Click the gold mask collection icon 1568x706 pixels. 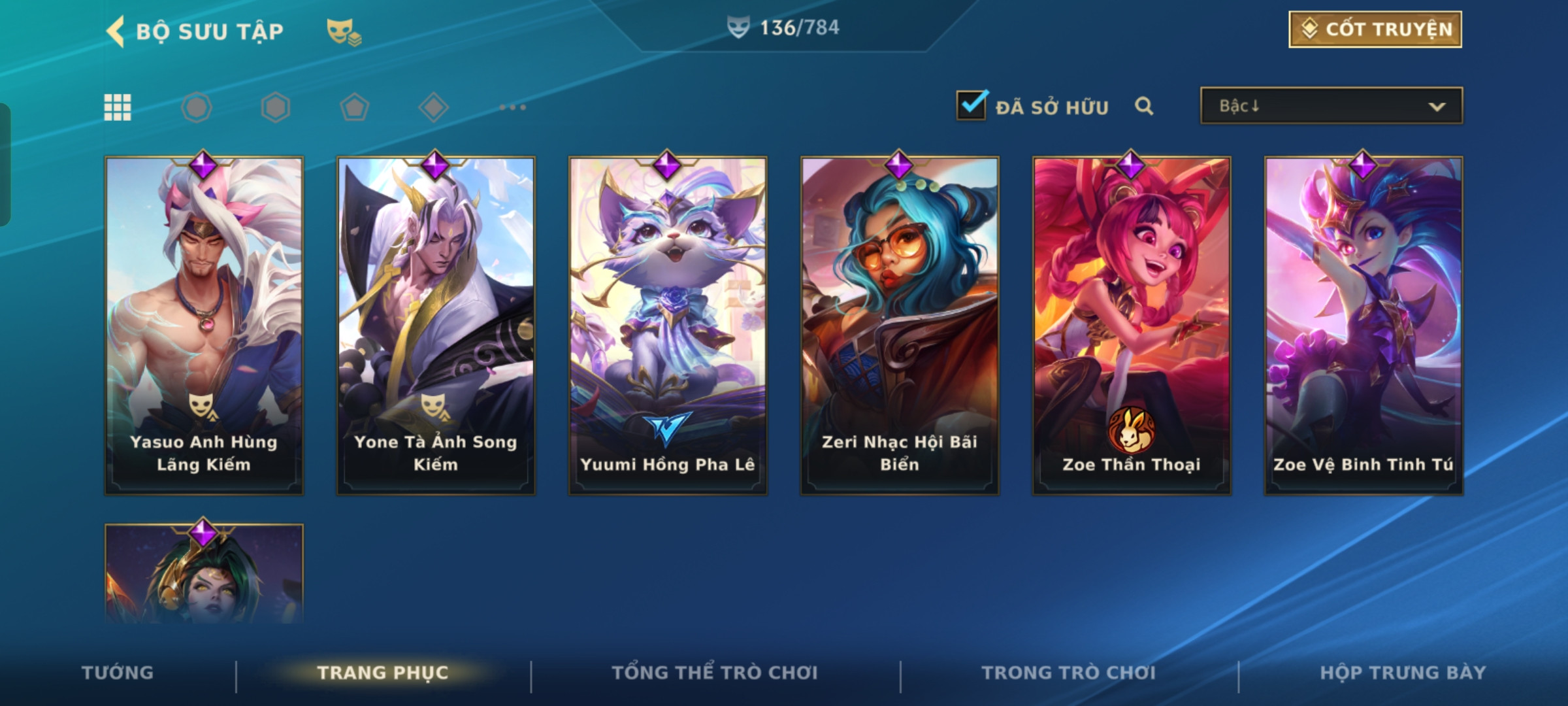click(343, 31)
